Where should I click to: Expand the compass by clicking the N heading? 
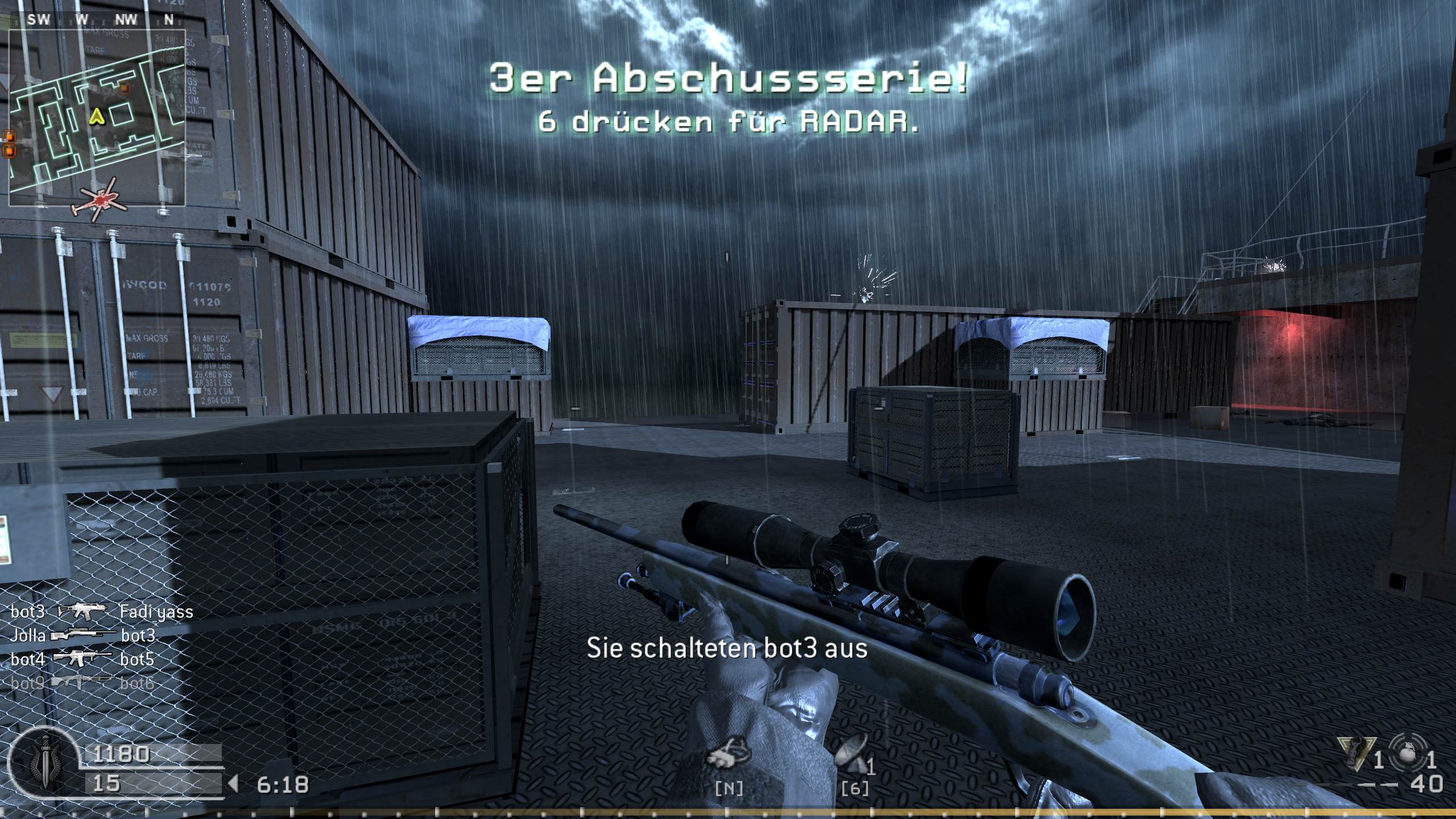point(168,20)
